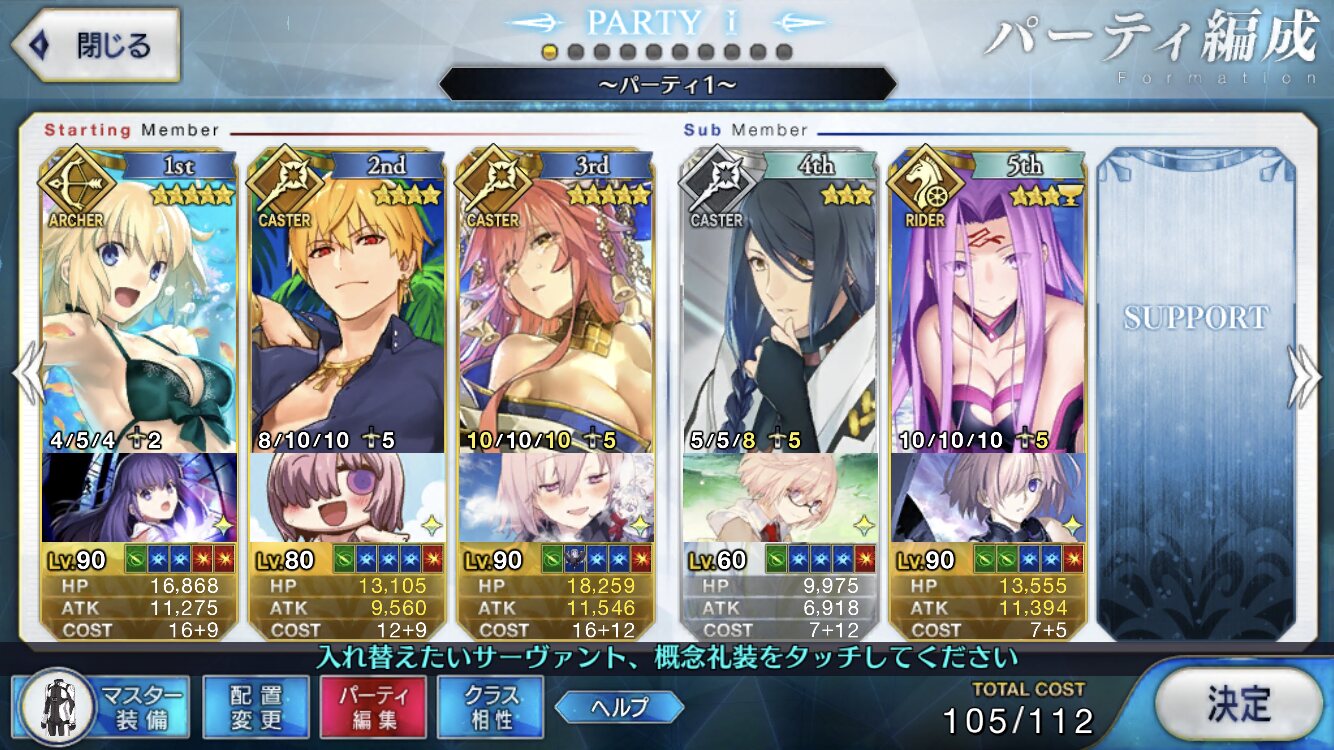The image size is (1334, 750).
Task: Select the Rider's craft essence artwork
Action: 987,497
